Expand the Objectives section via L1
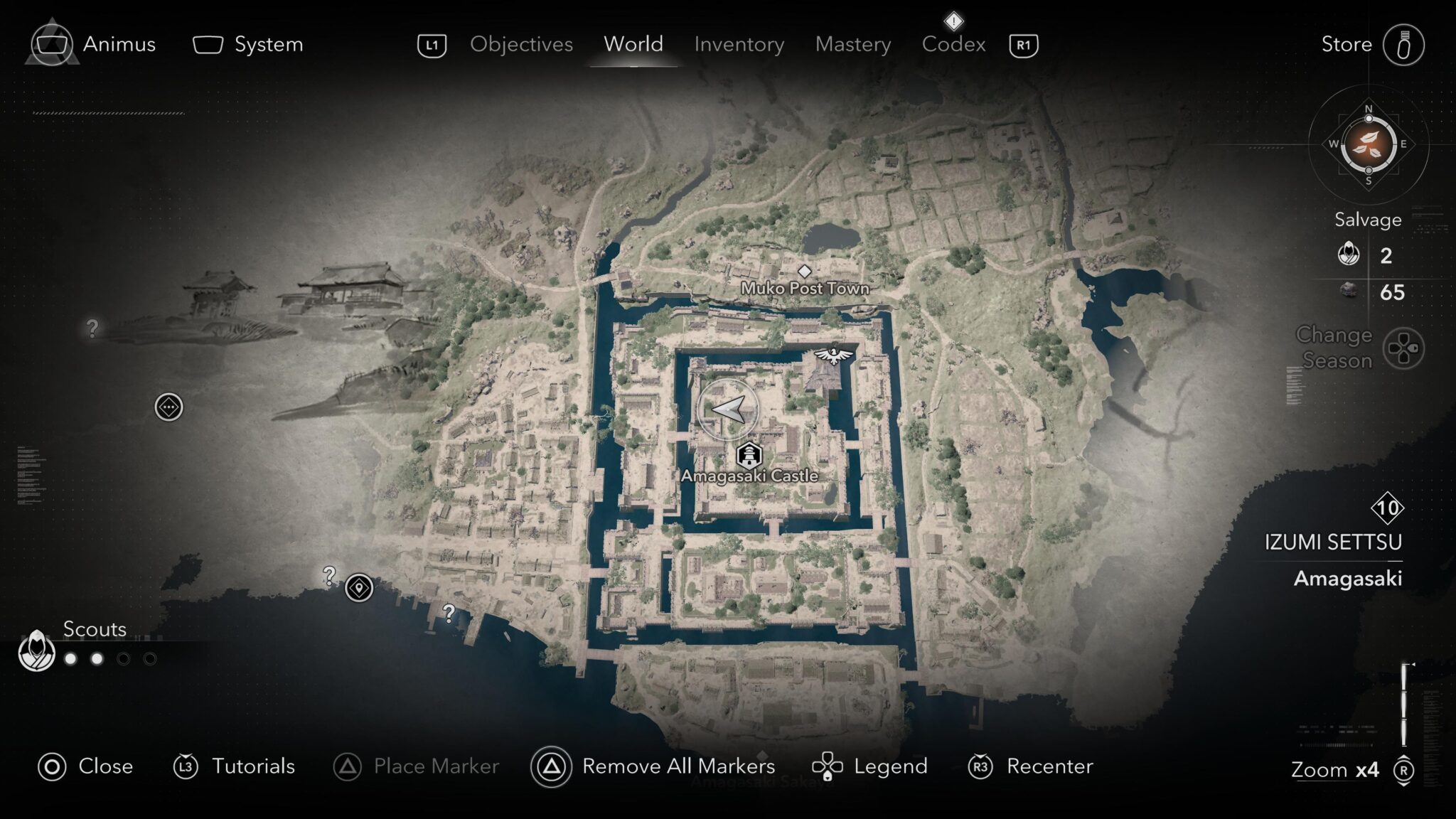The image size is (1456, 819). (434, 44)
